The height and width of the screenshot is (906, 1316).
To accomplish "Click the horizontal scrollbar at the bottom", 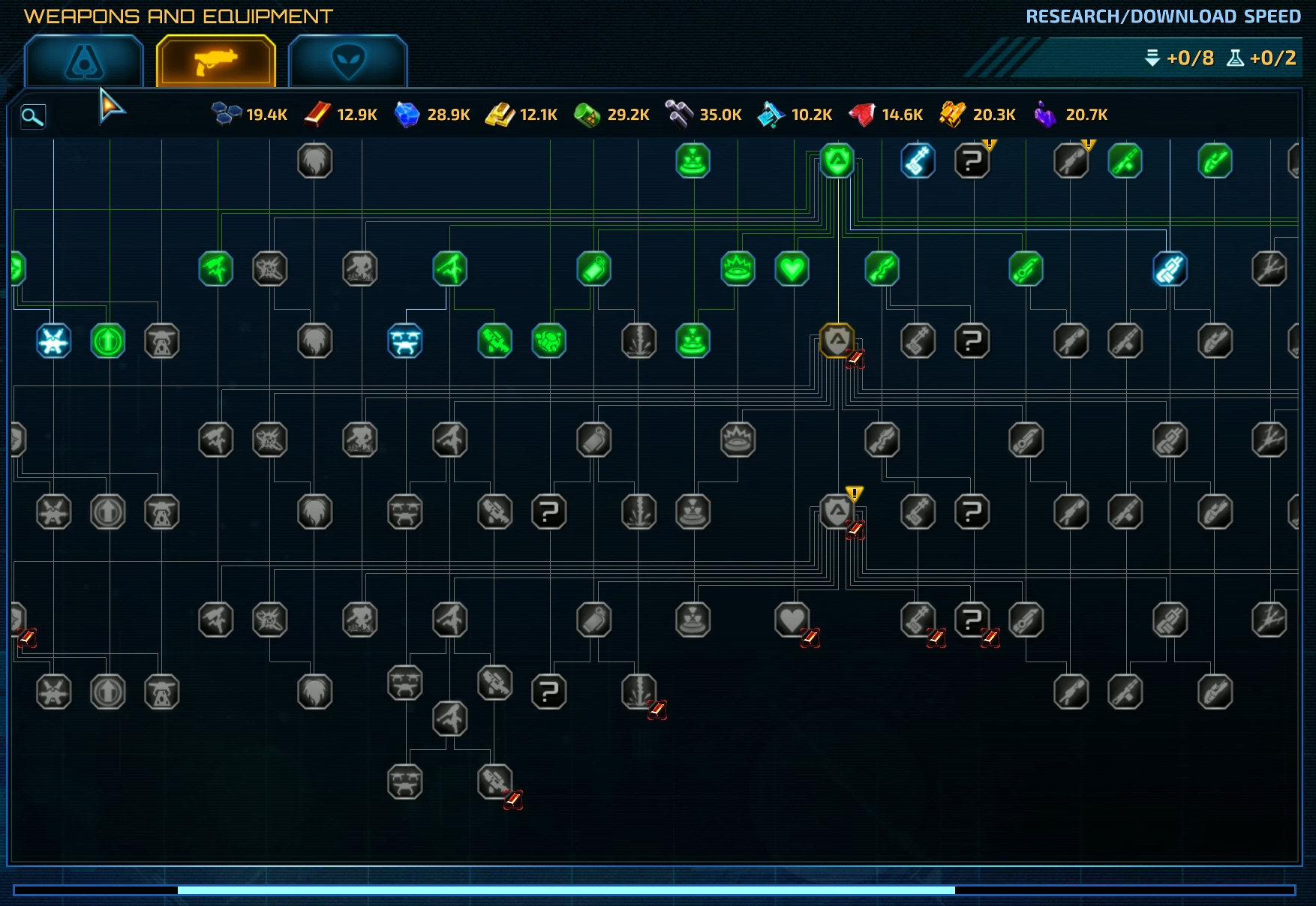I will pyautogui.click(x=566, y=890).
